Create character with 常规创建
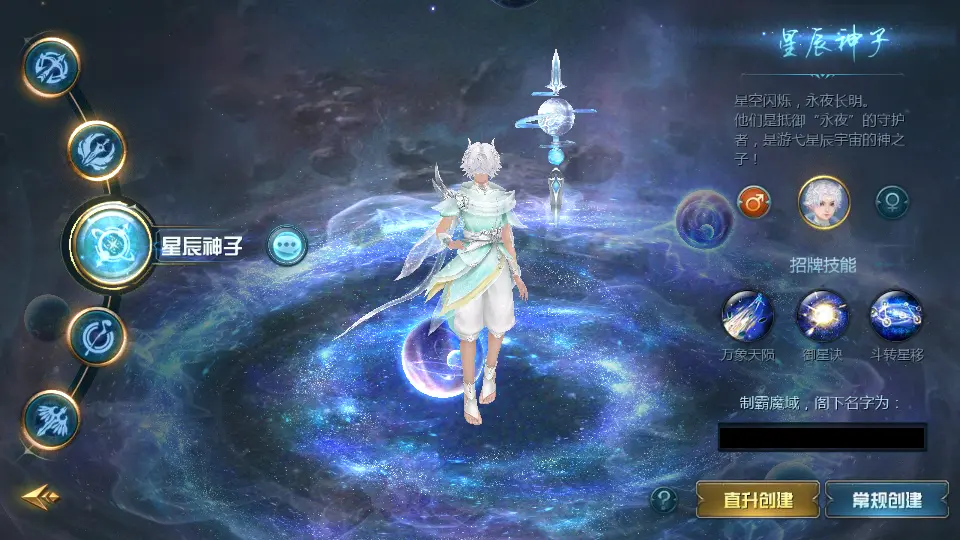The width and height of the screenshot is (960, 540). pos(887,499)
